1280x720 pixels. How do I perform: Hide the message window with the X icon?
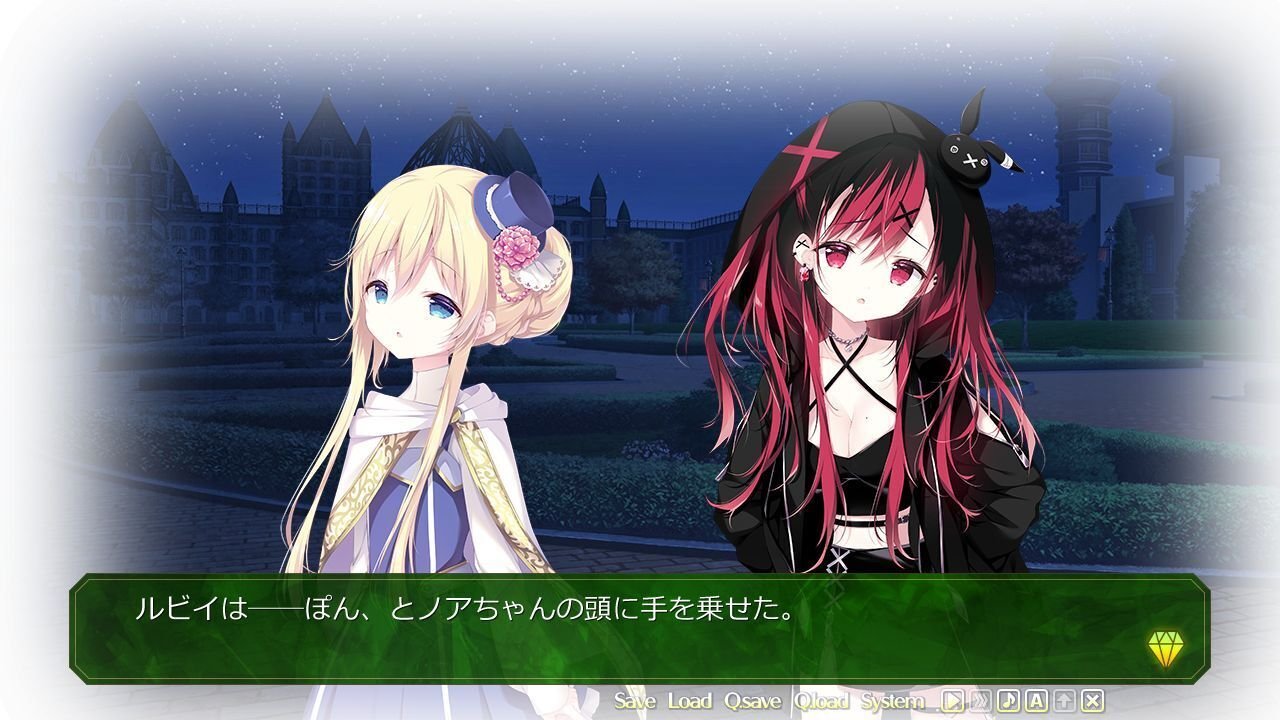point(1092,702)
